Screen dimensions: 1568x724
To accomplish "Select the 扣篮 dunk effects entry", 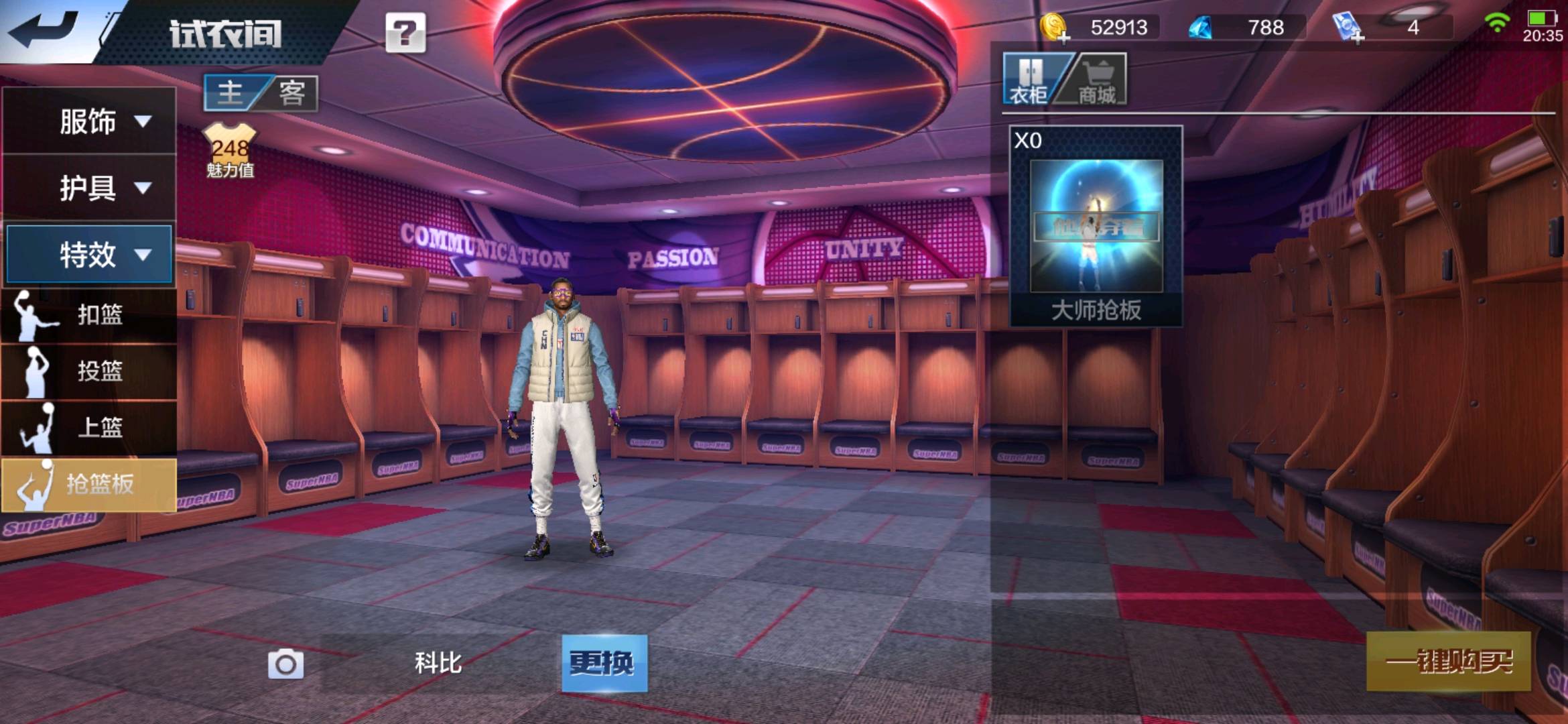I will 89,314.
